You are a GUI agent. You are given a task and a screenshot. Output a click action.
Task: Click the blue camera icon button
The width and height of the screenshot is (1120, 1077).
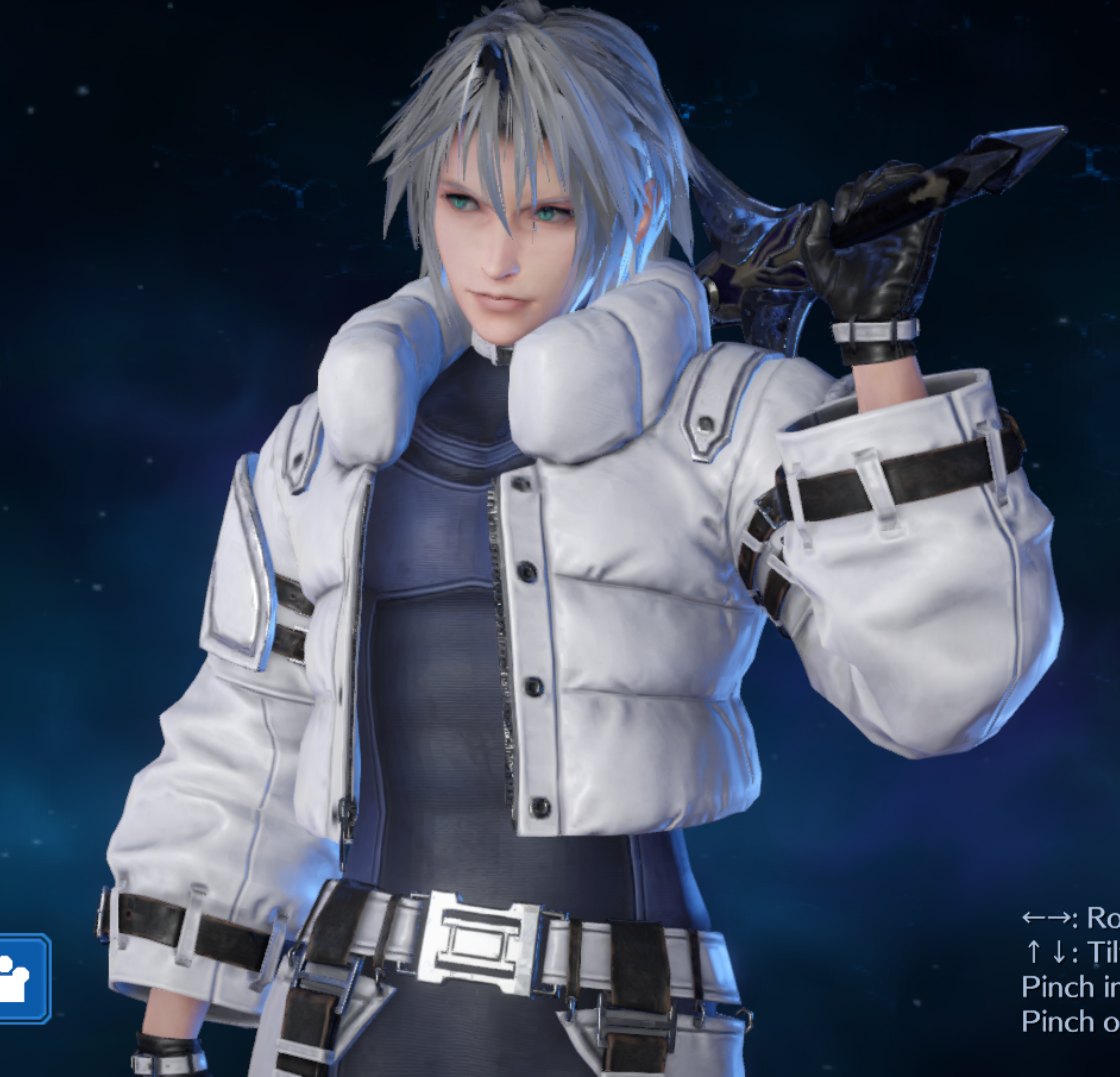click(20, 978)
